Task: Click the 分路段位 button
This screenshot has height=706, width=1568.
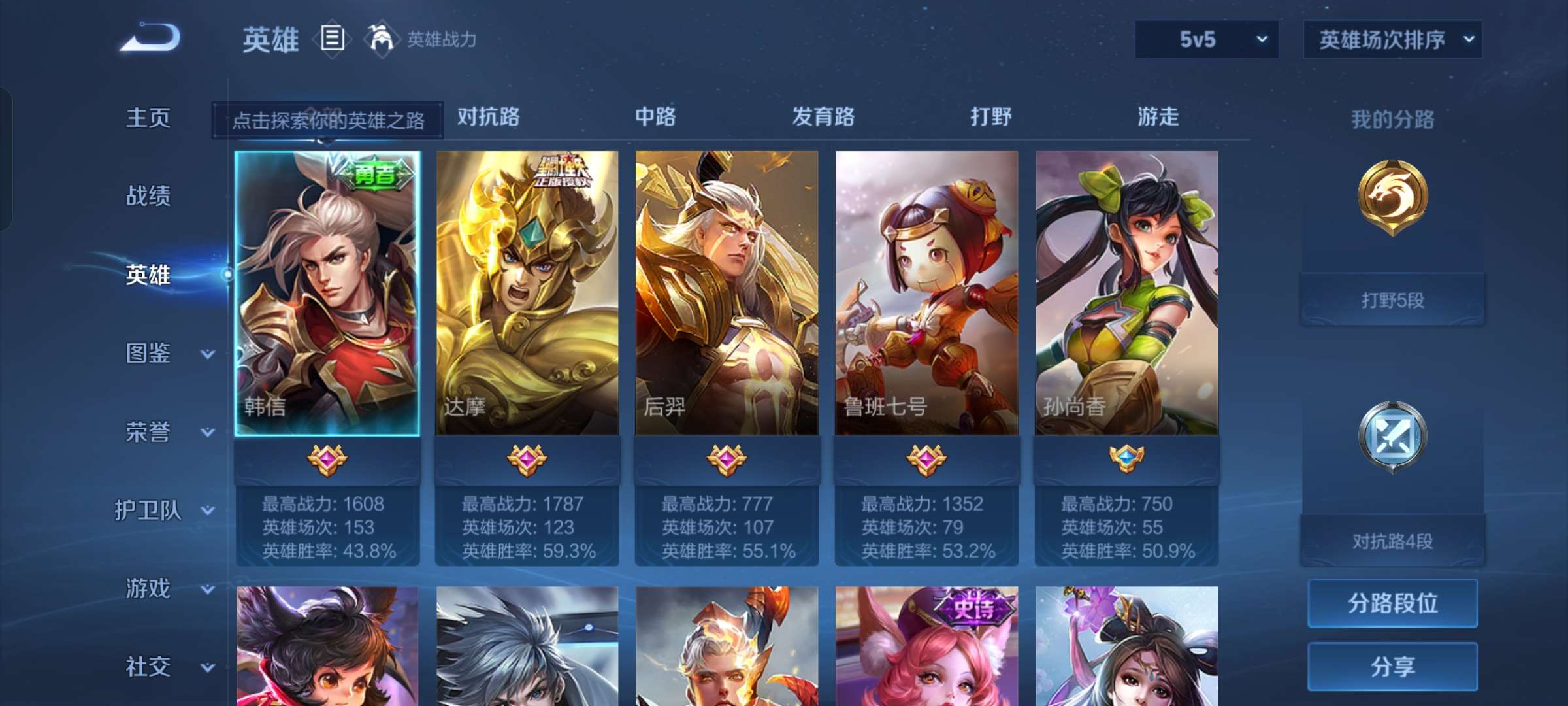Action: pyautogui.click(x=1392, y=604)
